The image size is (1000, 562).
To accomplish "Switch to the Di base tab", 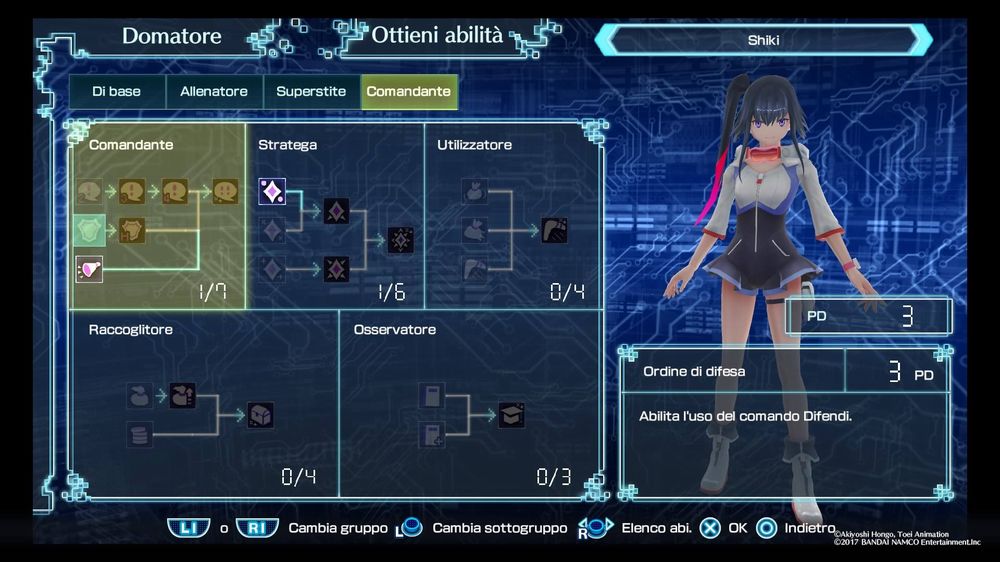I will click(116, 92).
